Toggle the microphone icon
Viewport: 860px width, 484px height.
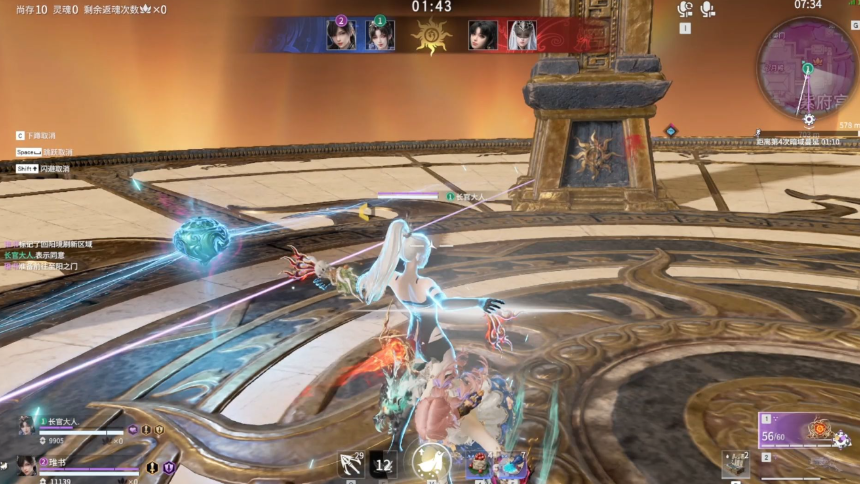[x=708, y=10]
